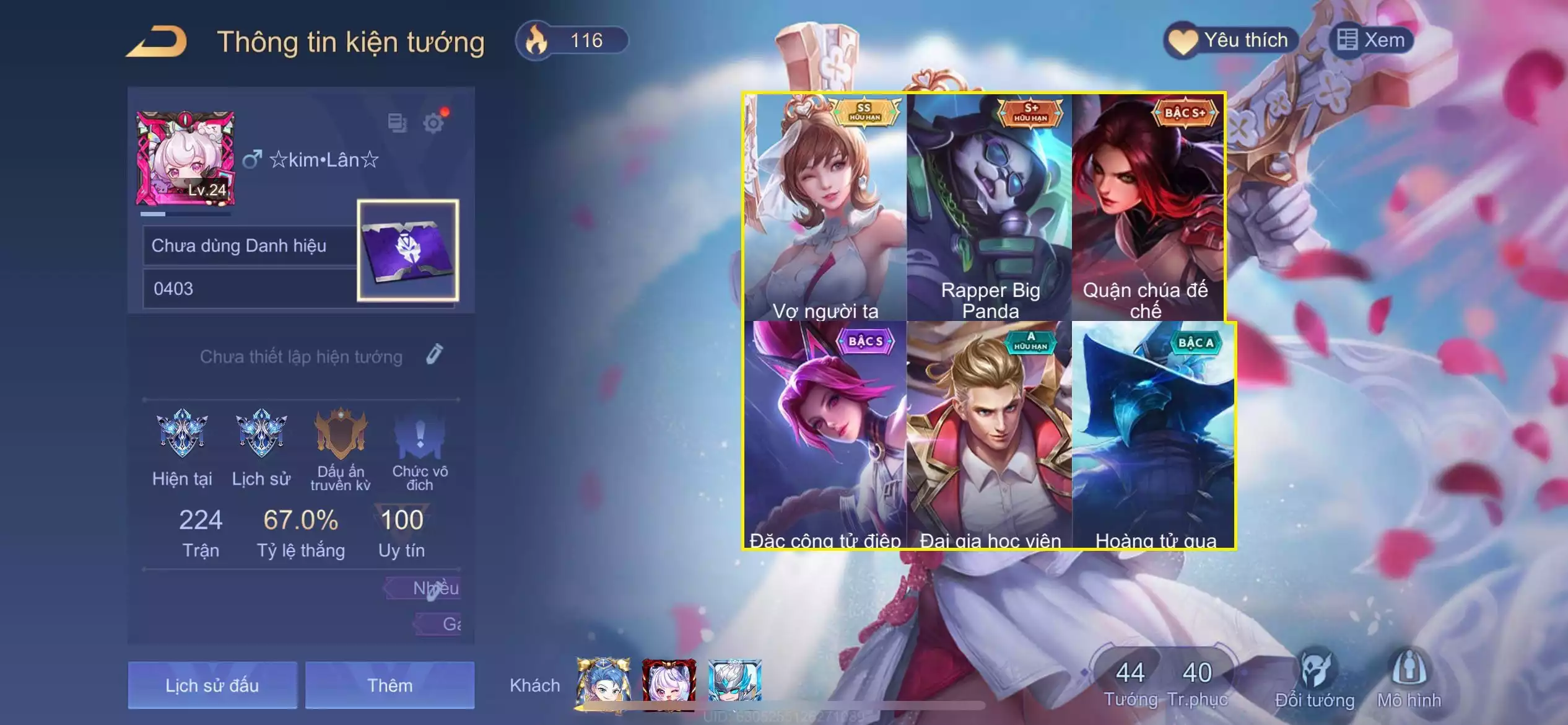The height and width of the screenshot is (725, 1568).
Task: Click the Xem view button
Action: pyautogui.click(x=1371, y=41)
